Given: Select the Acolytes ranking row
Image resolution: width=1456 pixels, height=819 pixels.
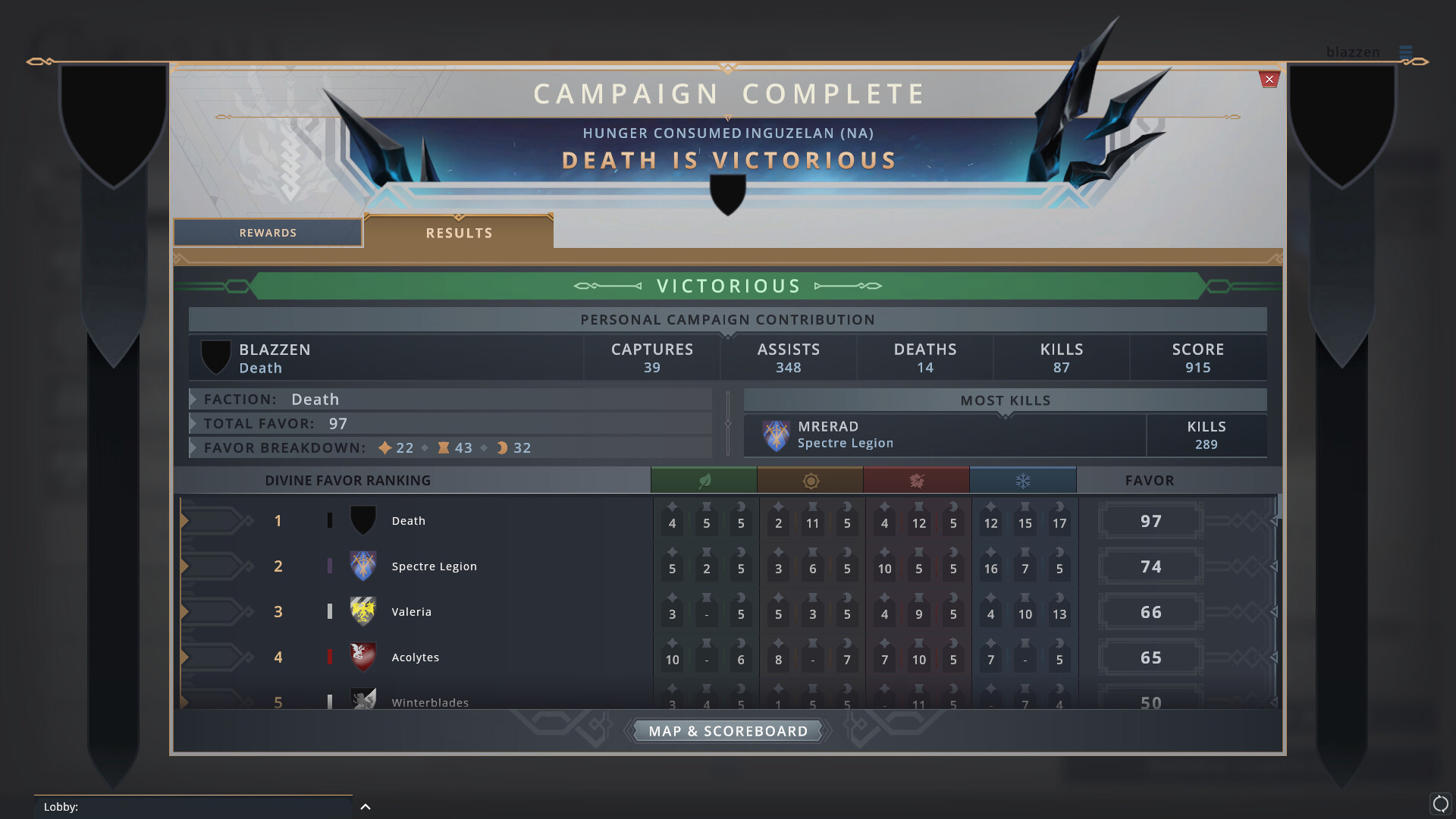Looking at the screenshot, I should pos(416,657).
